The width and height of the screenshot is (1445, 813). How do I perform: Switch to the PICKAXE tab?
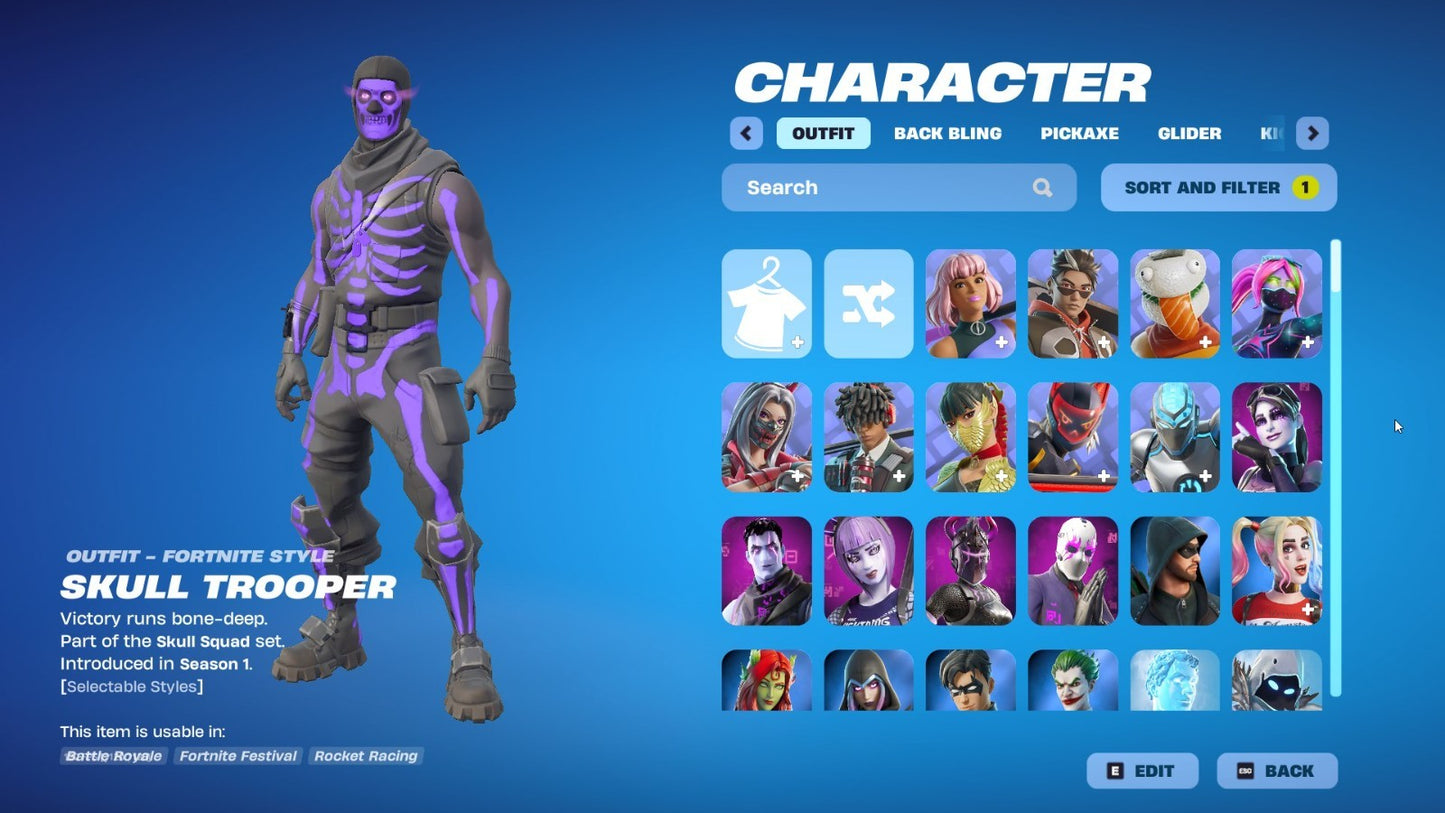(x=1079, y=133)
